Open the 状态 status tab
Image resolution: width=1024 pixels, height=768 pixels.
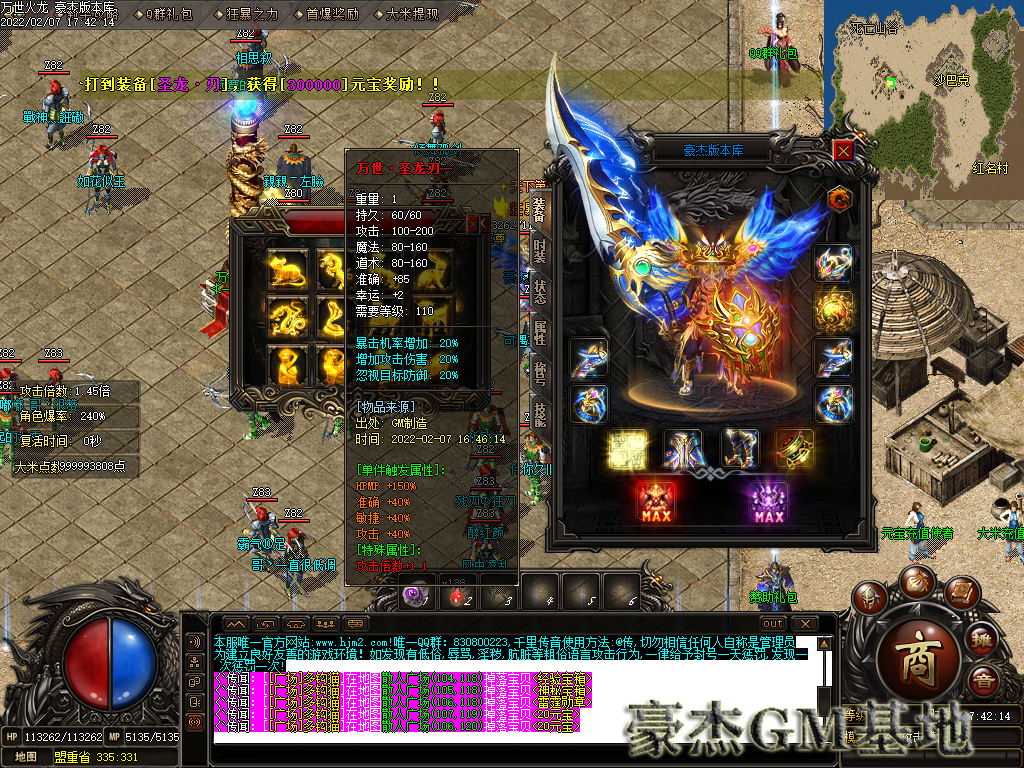[540, 292]
